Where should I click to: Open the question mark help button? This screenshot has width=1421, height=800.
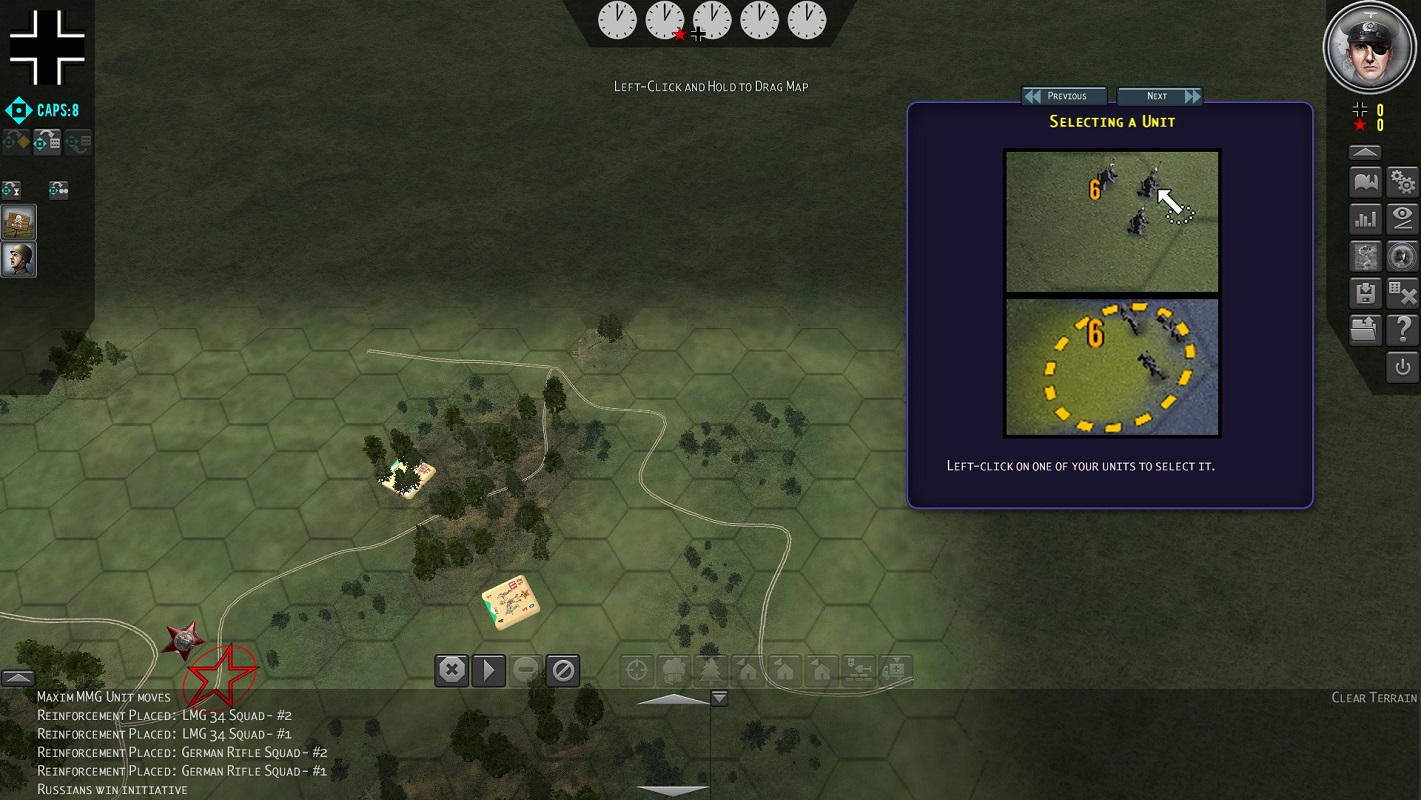(1403, 330)
